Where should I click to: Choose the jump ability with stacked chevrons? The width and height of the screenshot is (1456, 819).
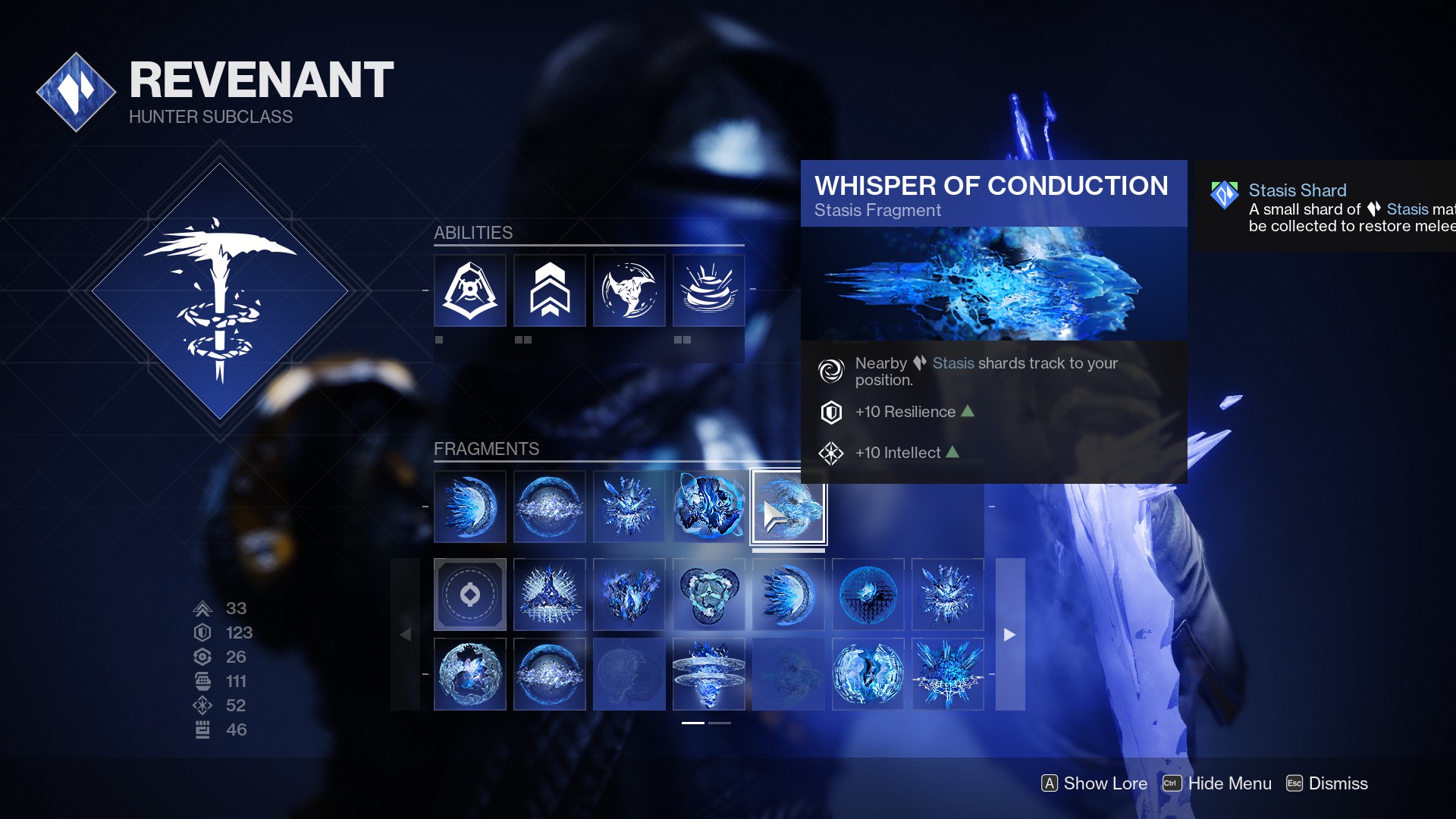click(x=550, y=290)
